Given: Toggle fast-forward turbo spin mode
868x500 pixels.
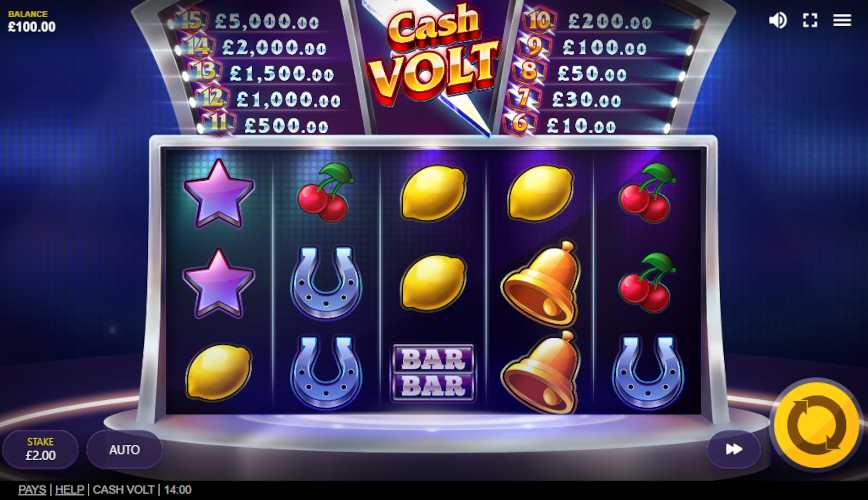Looking at the screenshot, I should point(734,450).
